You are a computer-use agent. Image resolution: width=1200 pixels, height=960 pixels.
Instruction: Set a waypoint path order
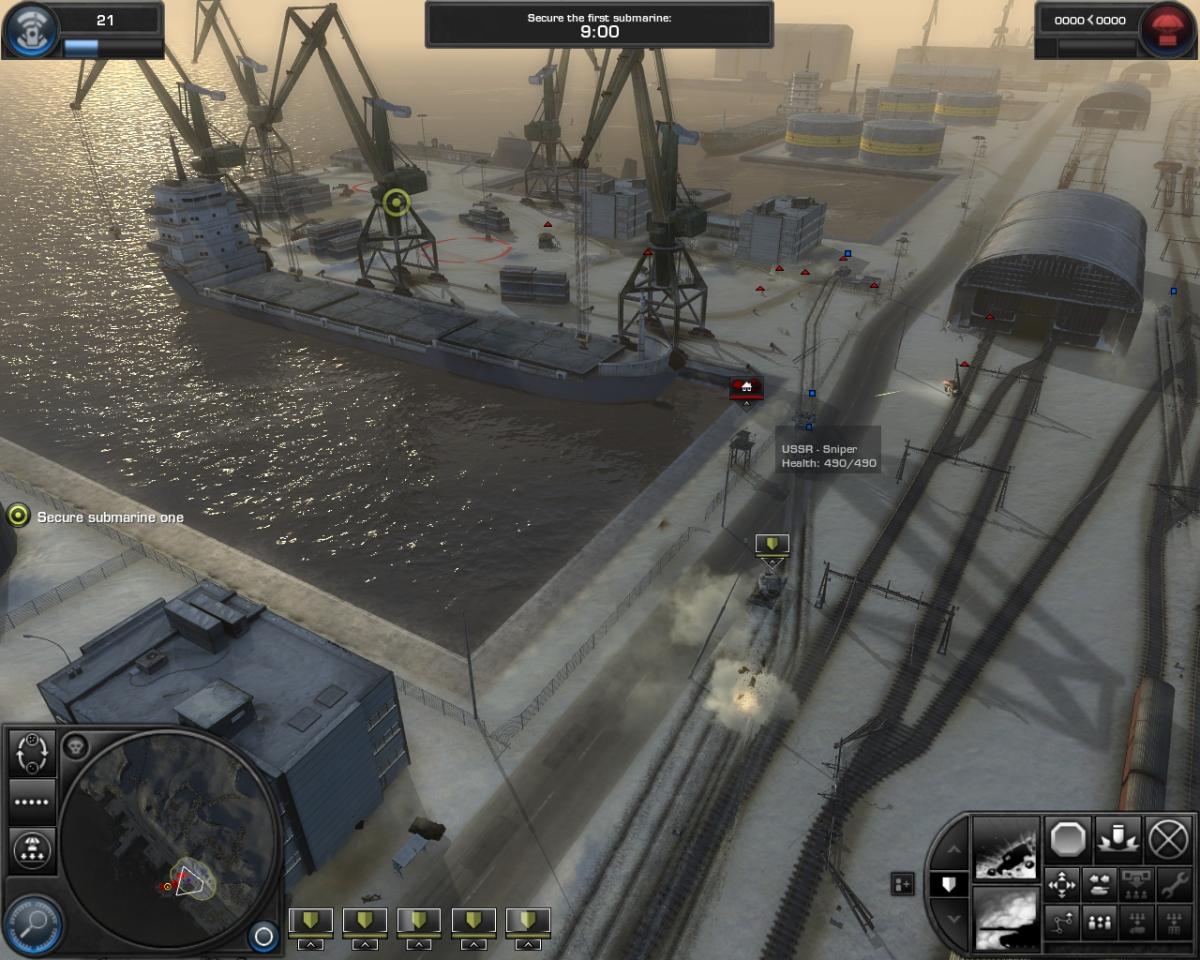pos(1061,922)
